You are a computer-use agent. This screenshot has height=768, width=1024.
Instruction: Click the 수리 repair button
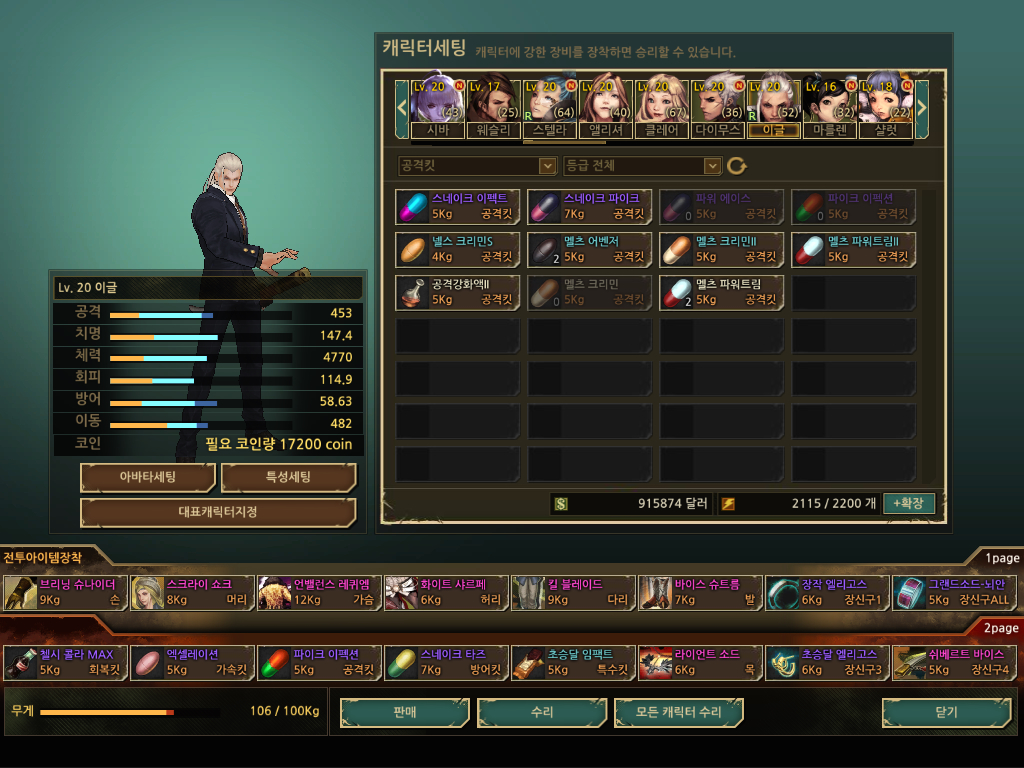point(542,712)
